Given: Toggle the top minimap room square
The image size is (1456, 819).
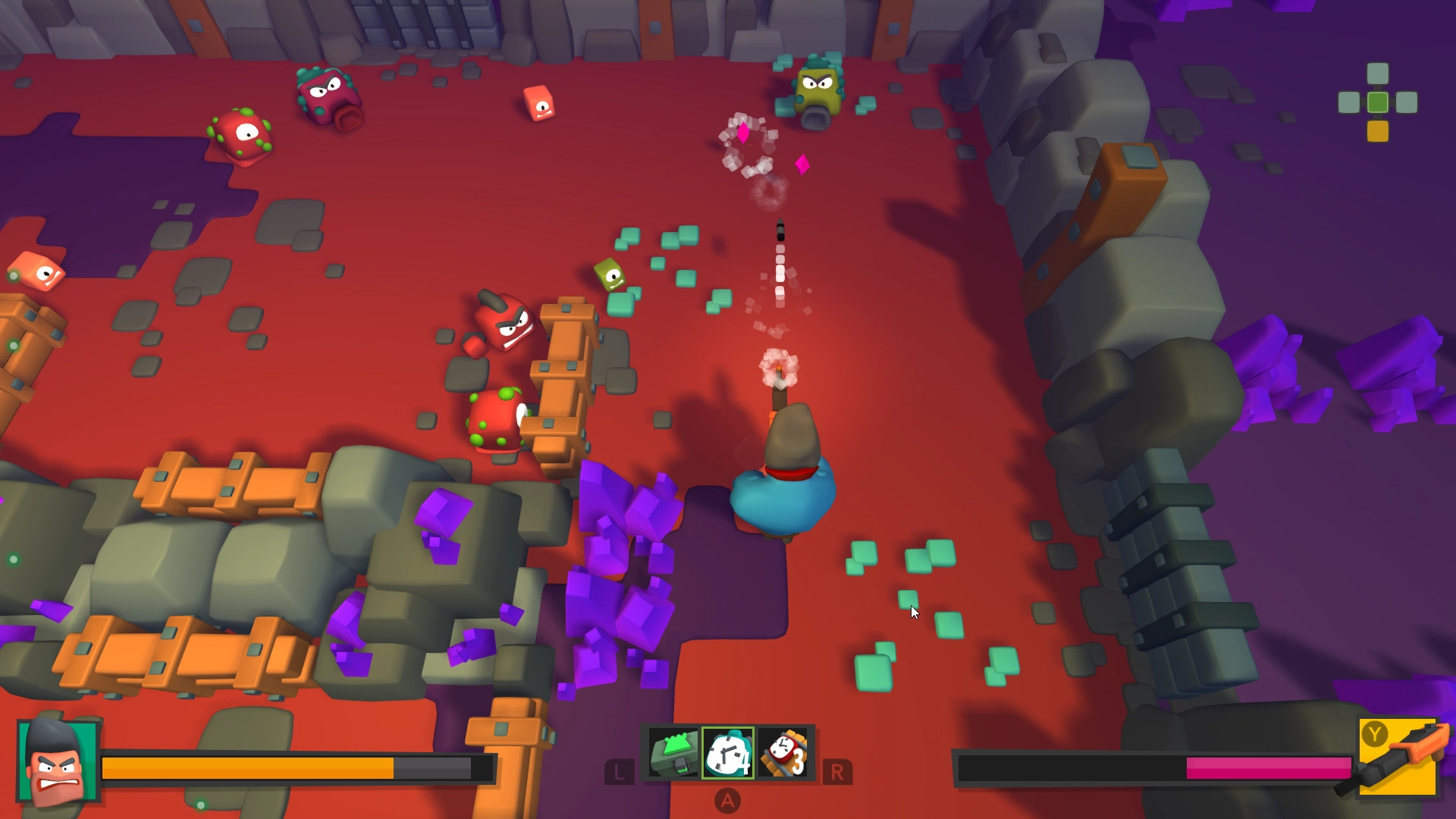Looking at the screenshot, I should point(1377,72).
